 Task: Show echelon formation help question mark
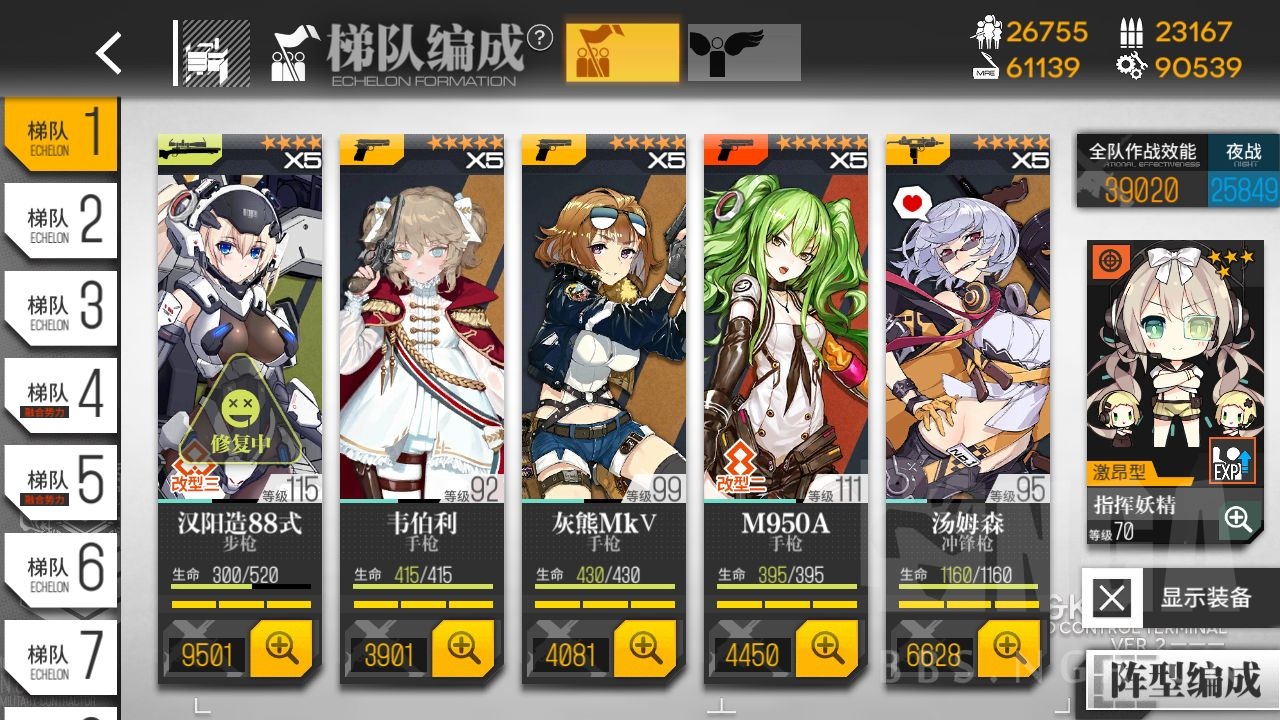point(540,38)
